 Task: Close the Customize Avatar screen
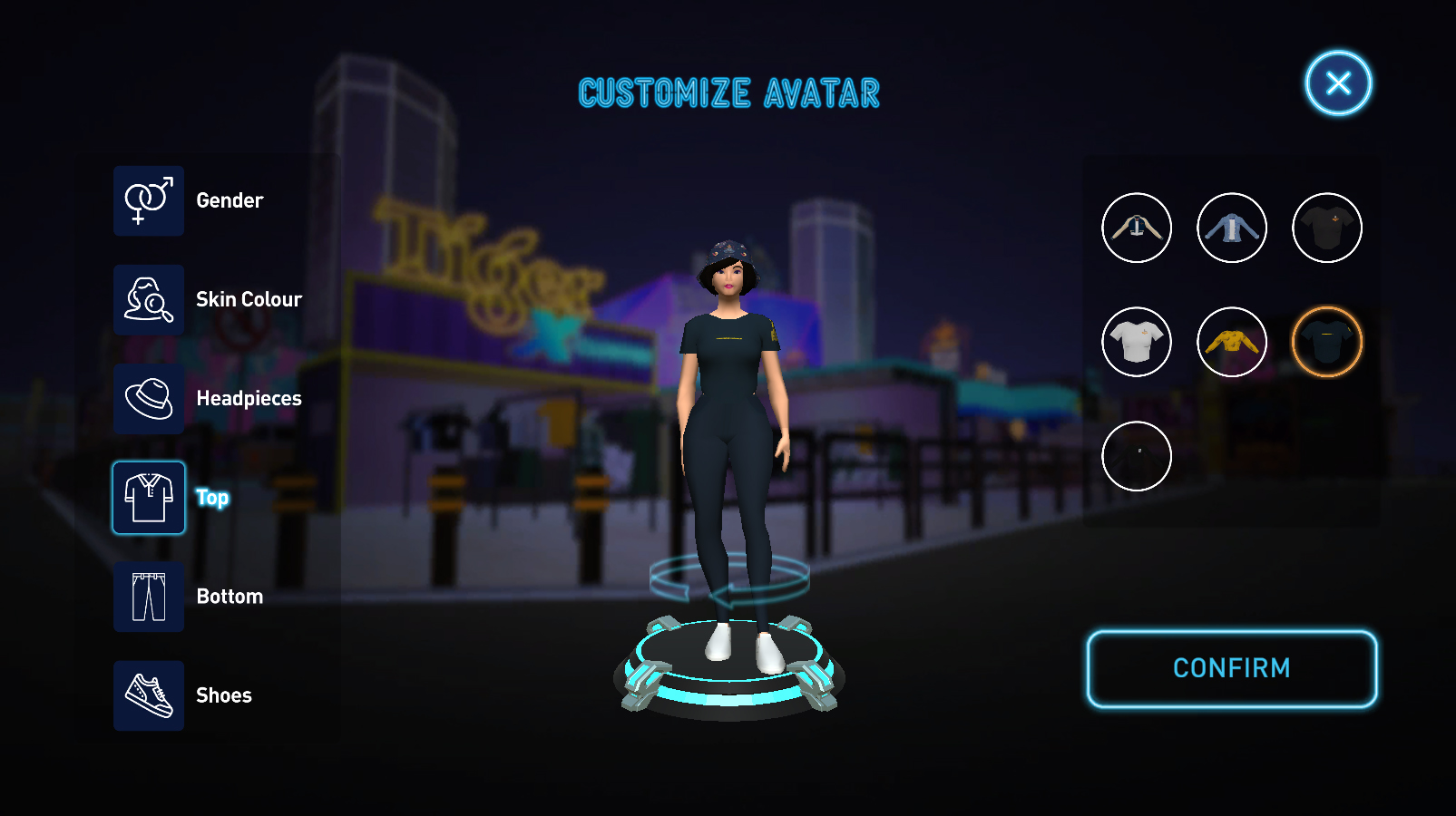click(1338, 83)
